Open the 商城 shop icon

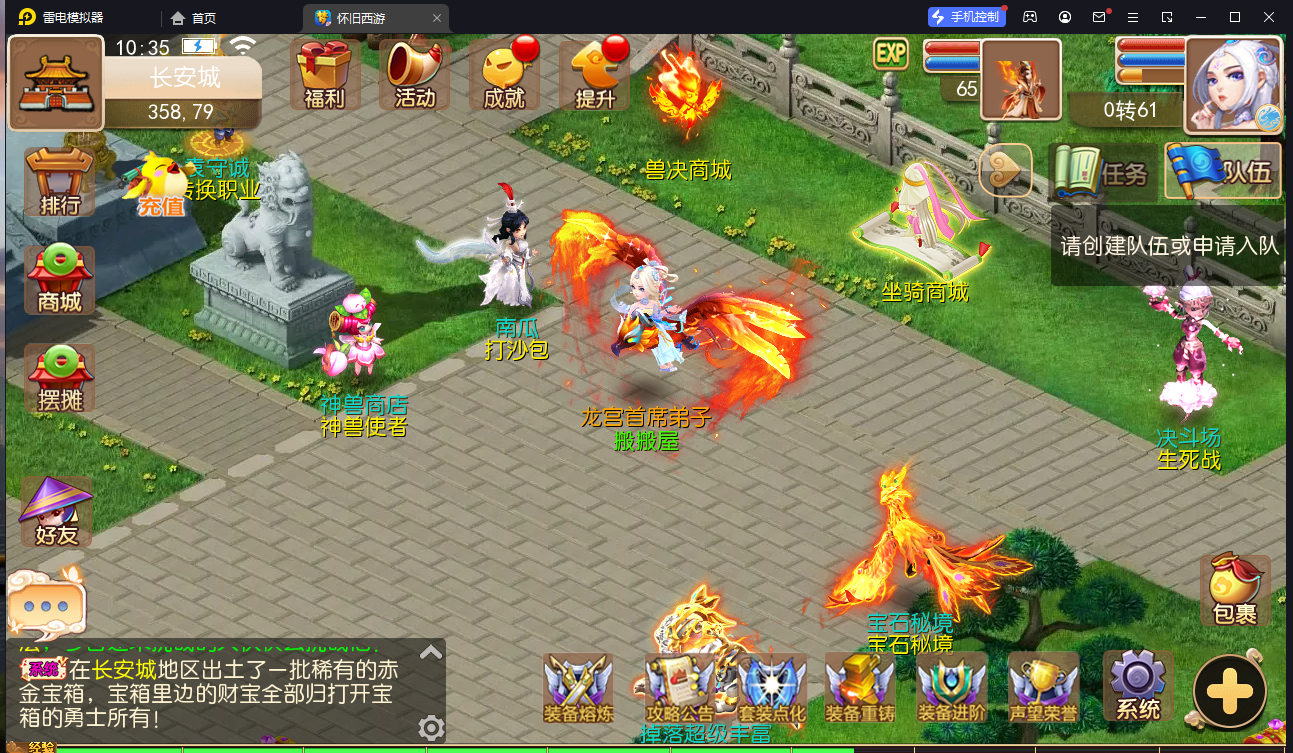(x=57, y=280)
